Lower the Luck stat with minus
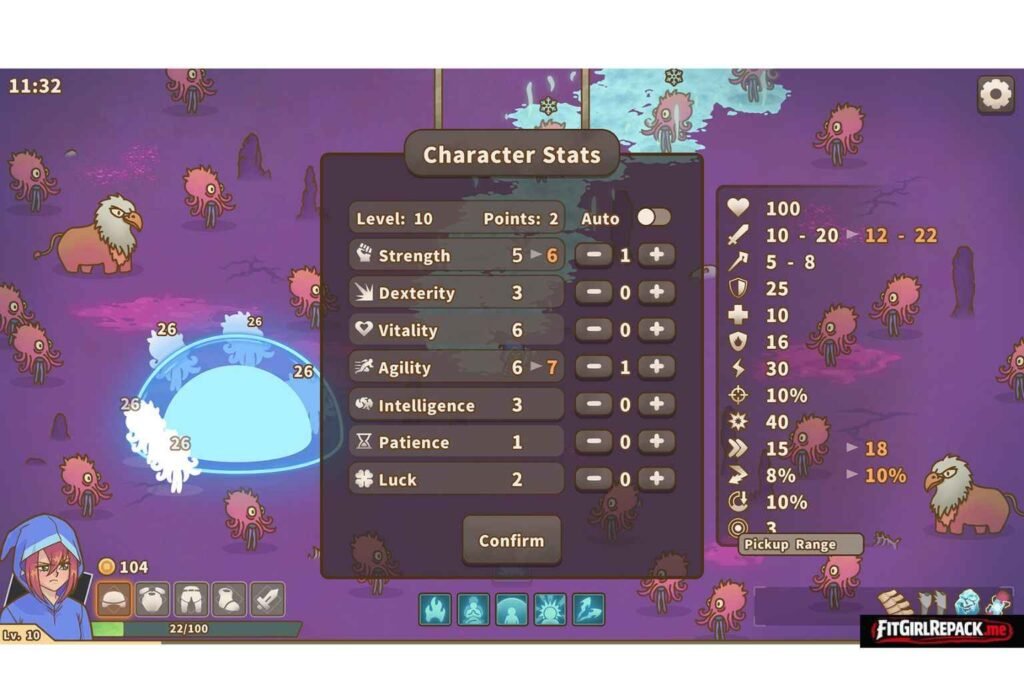 click(594, 479)
